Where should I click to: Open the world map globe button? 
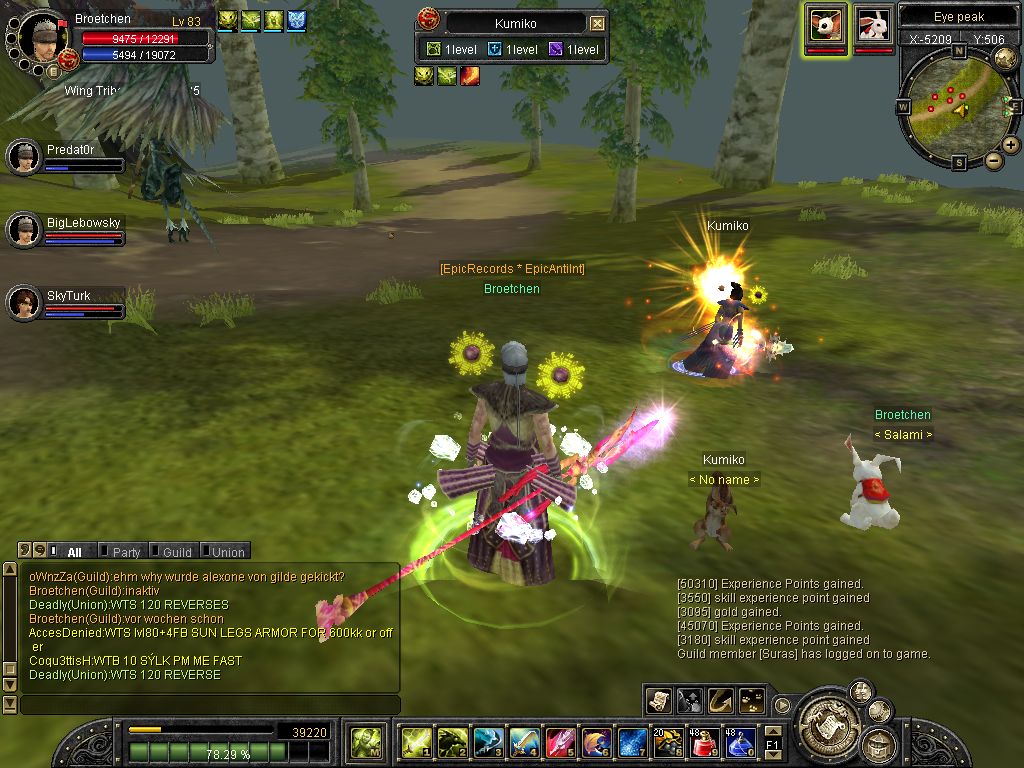1005,58
